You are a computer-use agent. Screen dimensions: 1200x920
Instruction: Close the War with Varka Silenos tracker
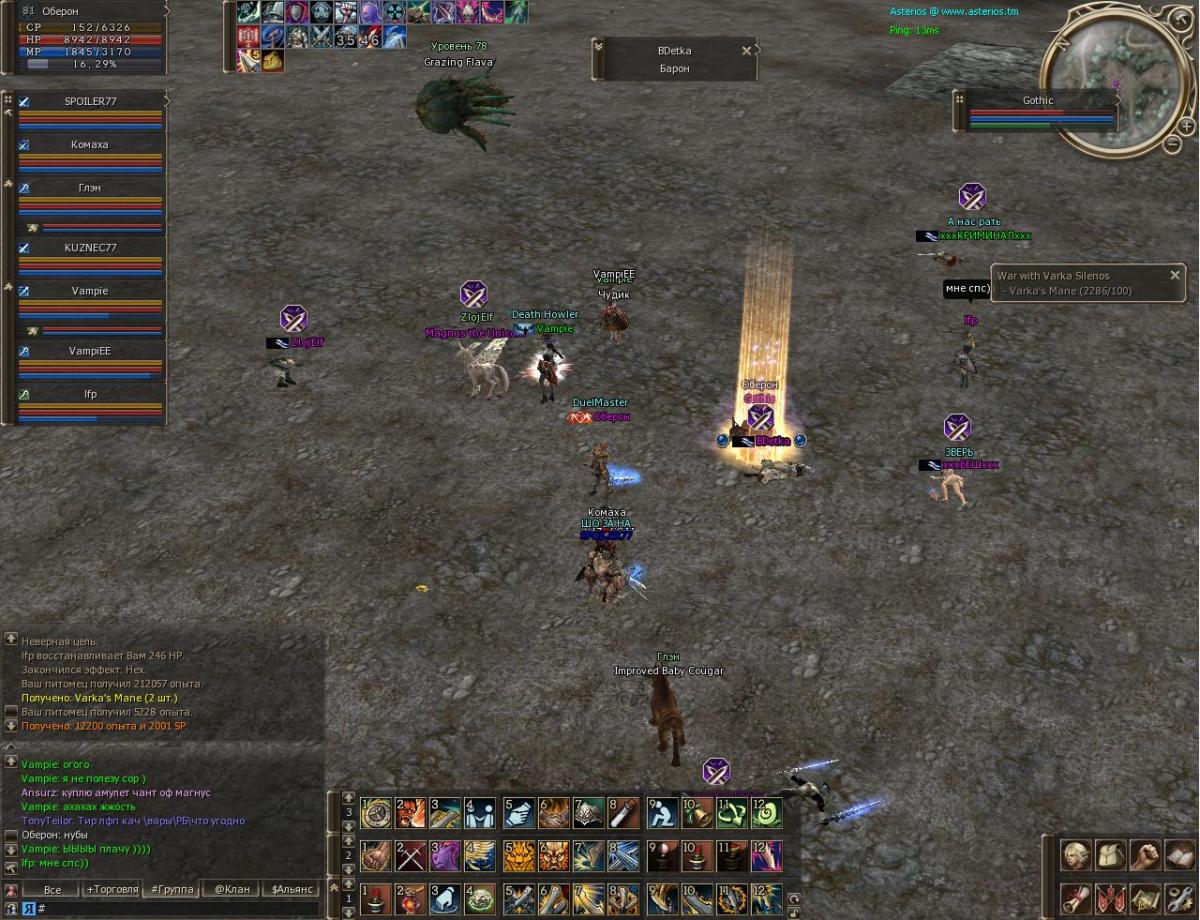pyautogui.click(x=1175, y=275)
